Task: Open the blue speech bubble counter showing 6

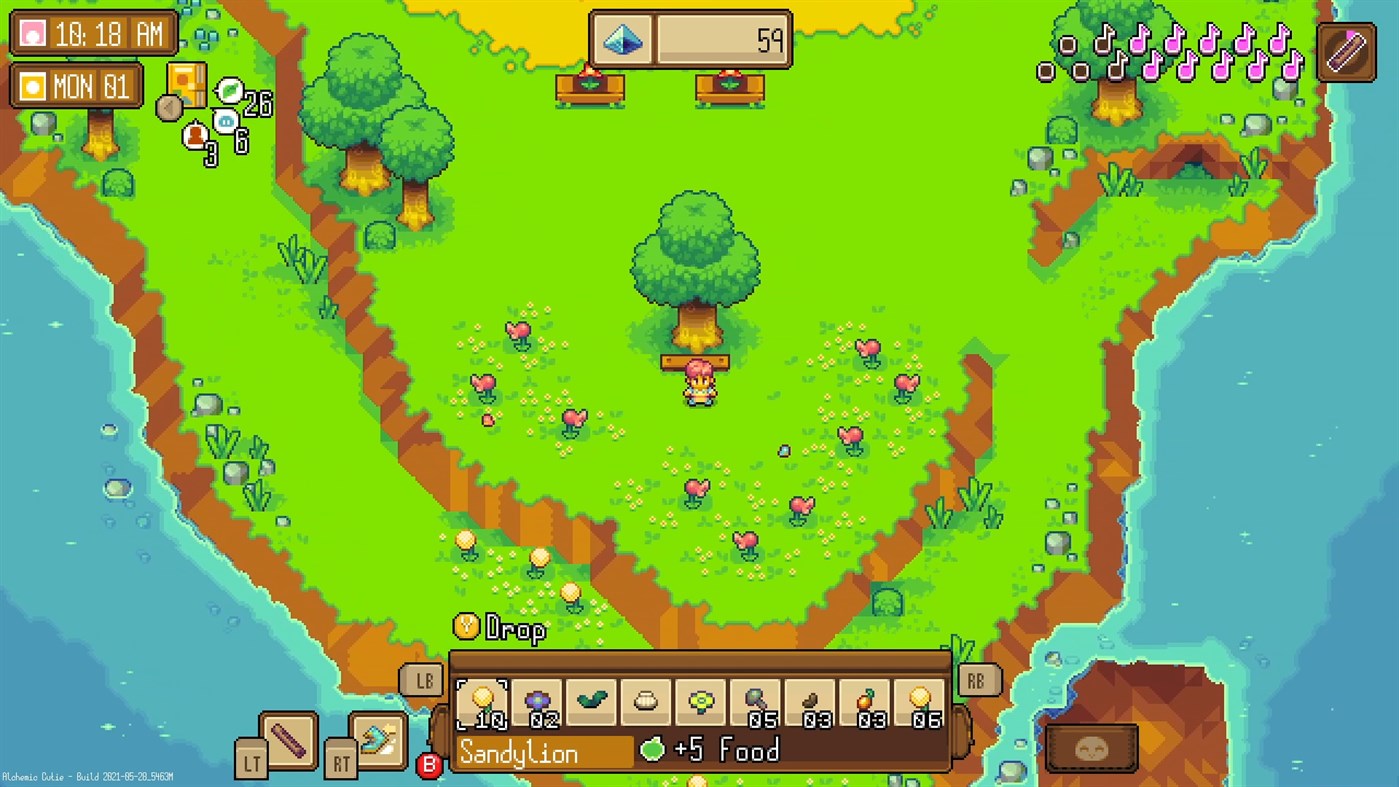Action: click(226, 120)
